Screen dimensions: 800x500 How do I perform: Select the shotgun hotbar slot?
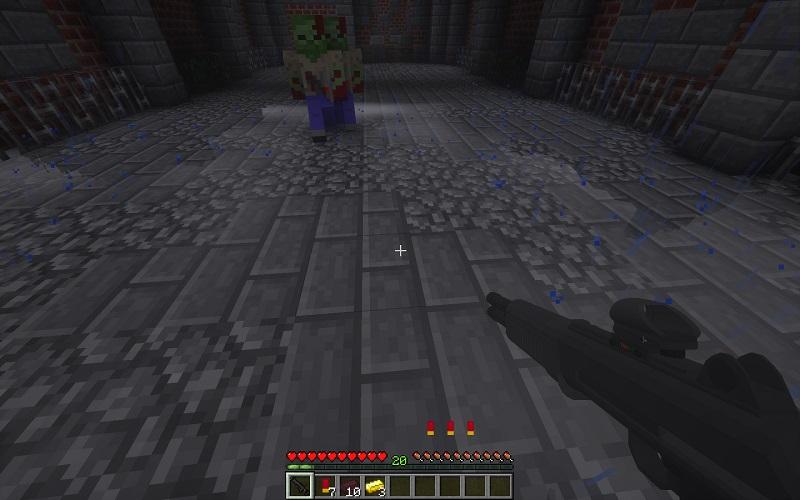[300, 487]
